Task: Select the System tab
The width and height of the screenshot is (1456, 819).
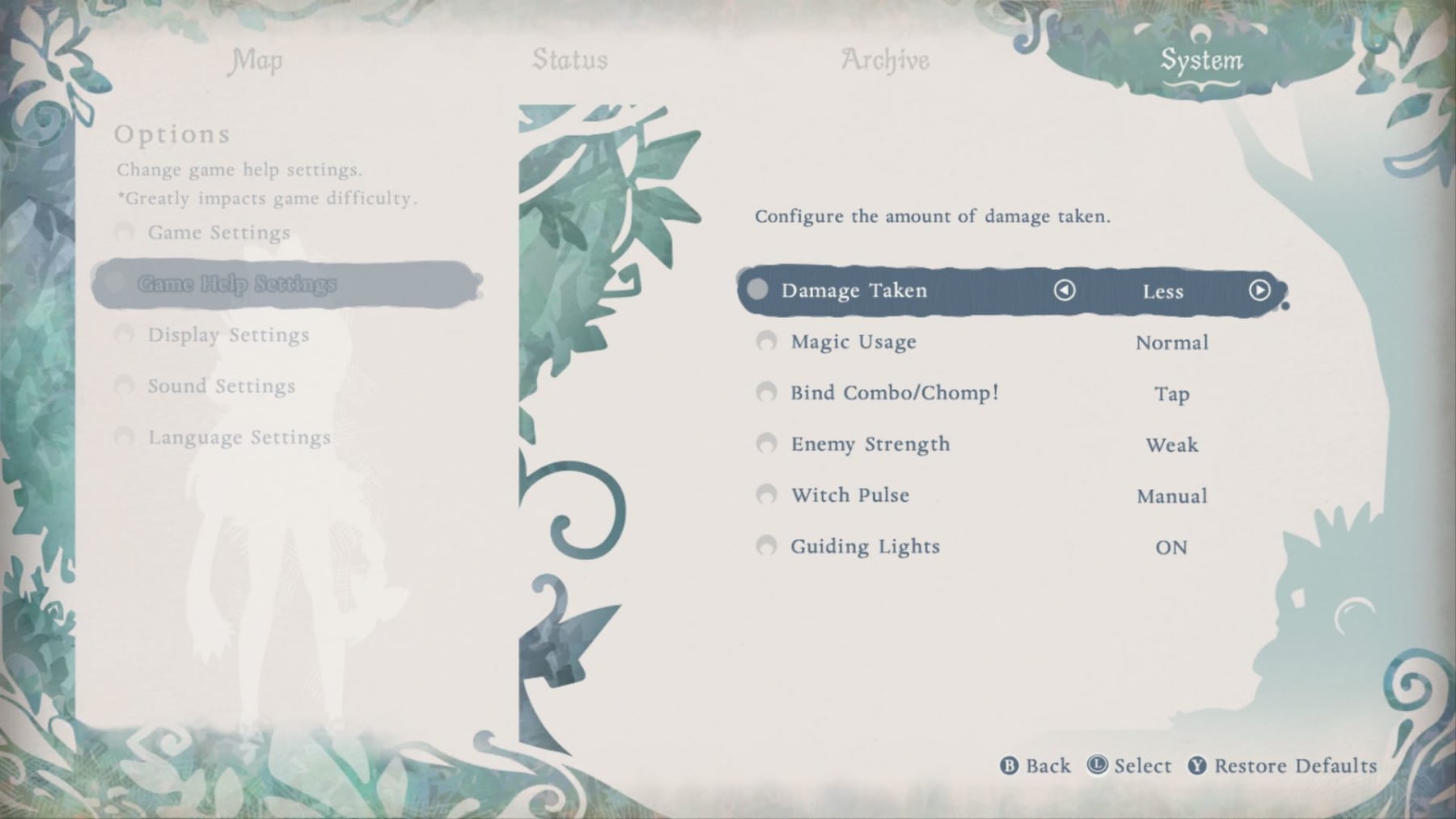Action: point(1201,61)
